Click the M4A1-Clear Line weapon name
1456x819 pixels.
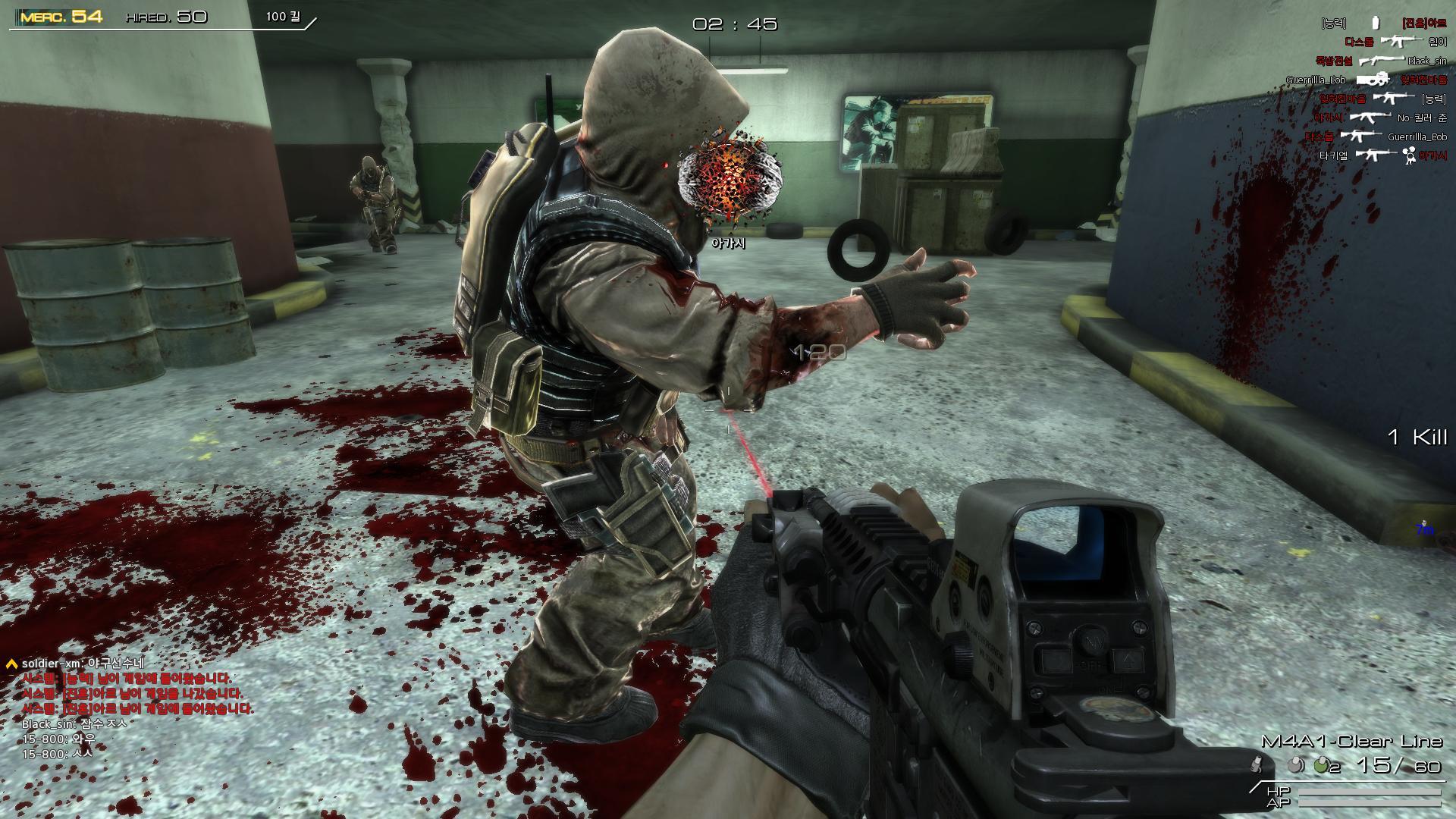(1351, 741)
